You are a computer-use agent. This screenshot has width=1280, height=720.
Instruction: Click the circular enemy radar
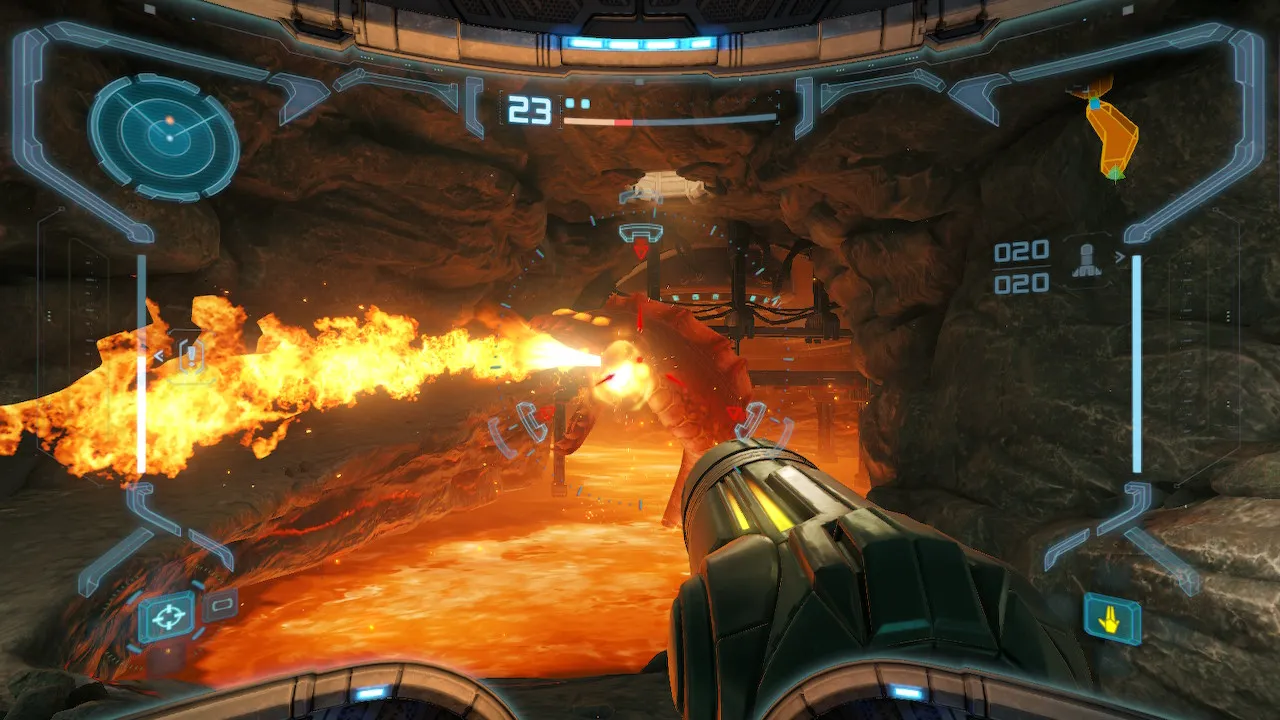(x=163, y=136)
